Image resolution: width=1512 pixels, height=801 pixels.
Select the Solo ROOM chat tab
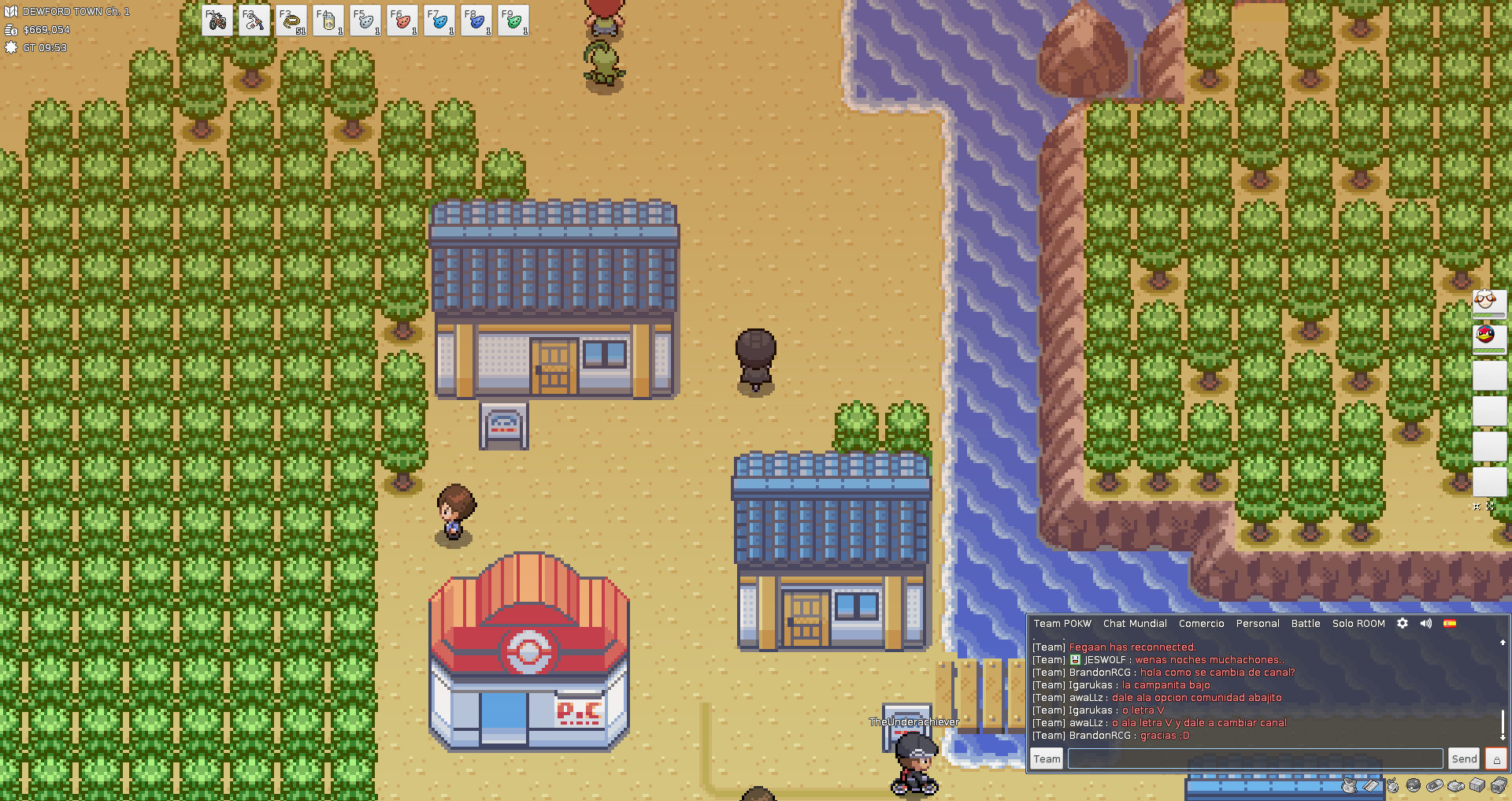1358,624
